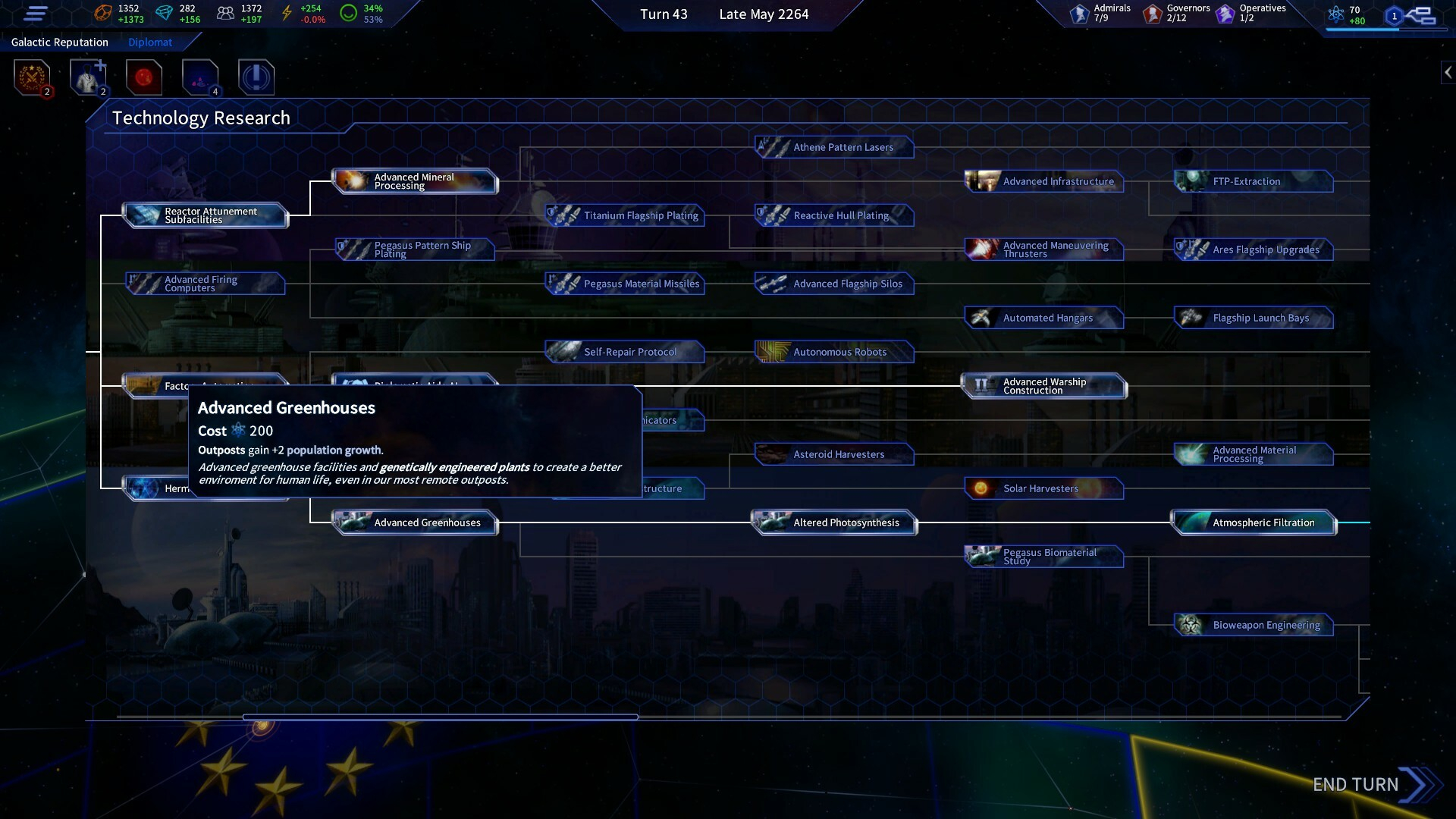Research Bioweapon Engineering
The height and width of the screenshot is (819, 1456).
pos(1254,625)
